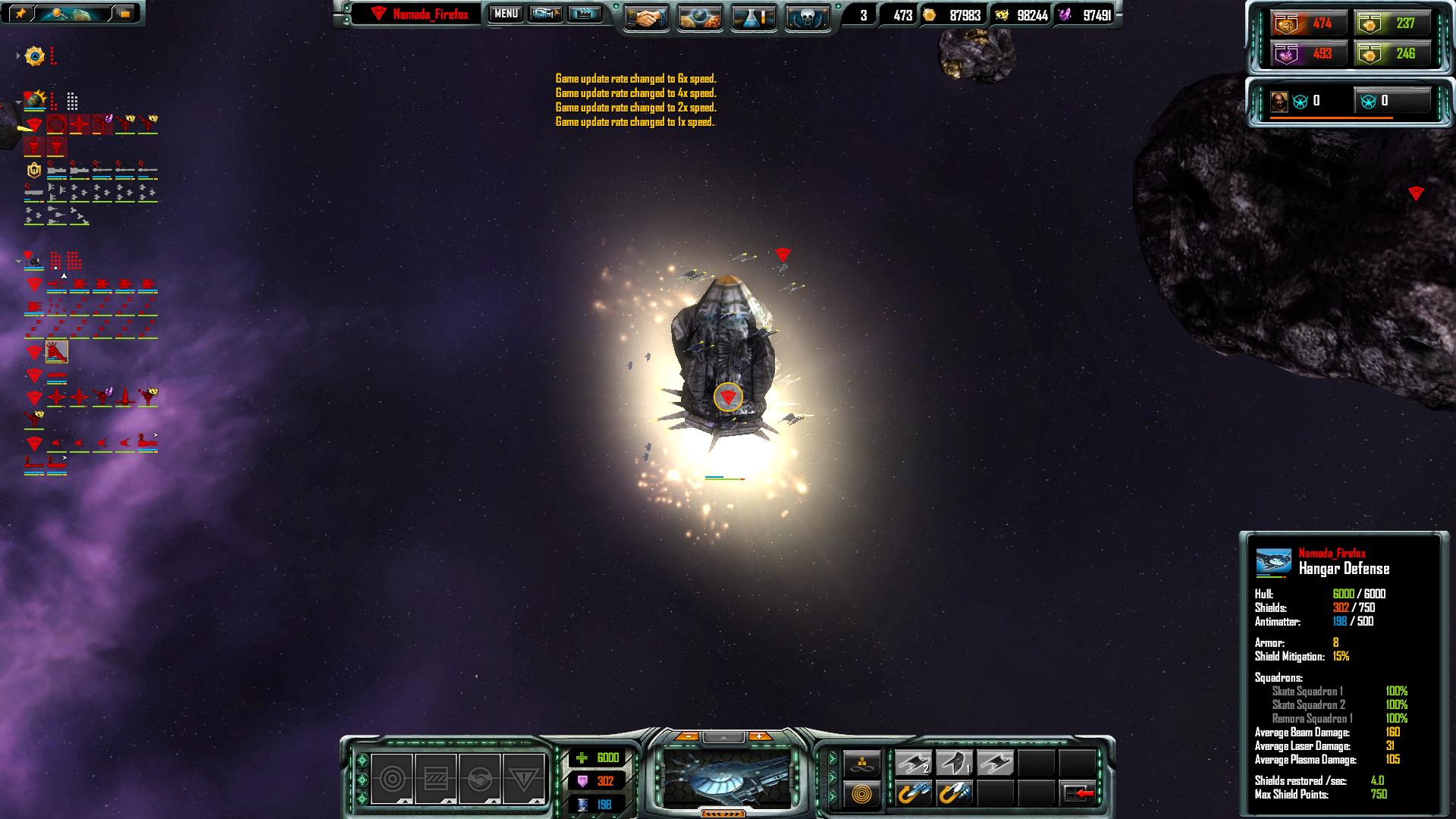1456x819 pixels.
Task: Select the squadron button numbered 2
Action: pyautogui.click(x=913, y=763)
